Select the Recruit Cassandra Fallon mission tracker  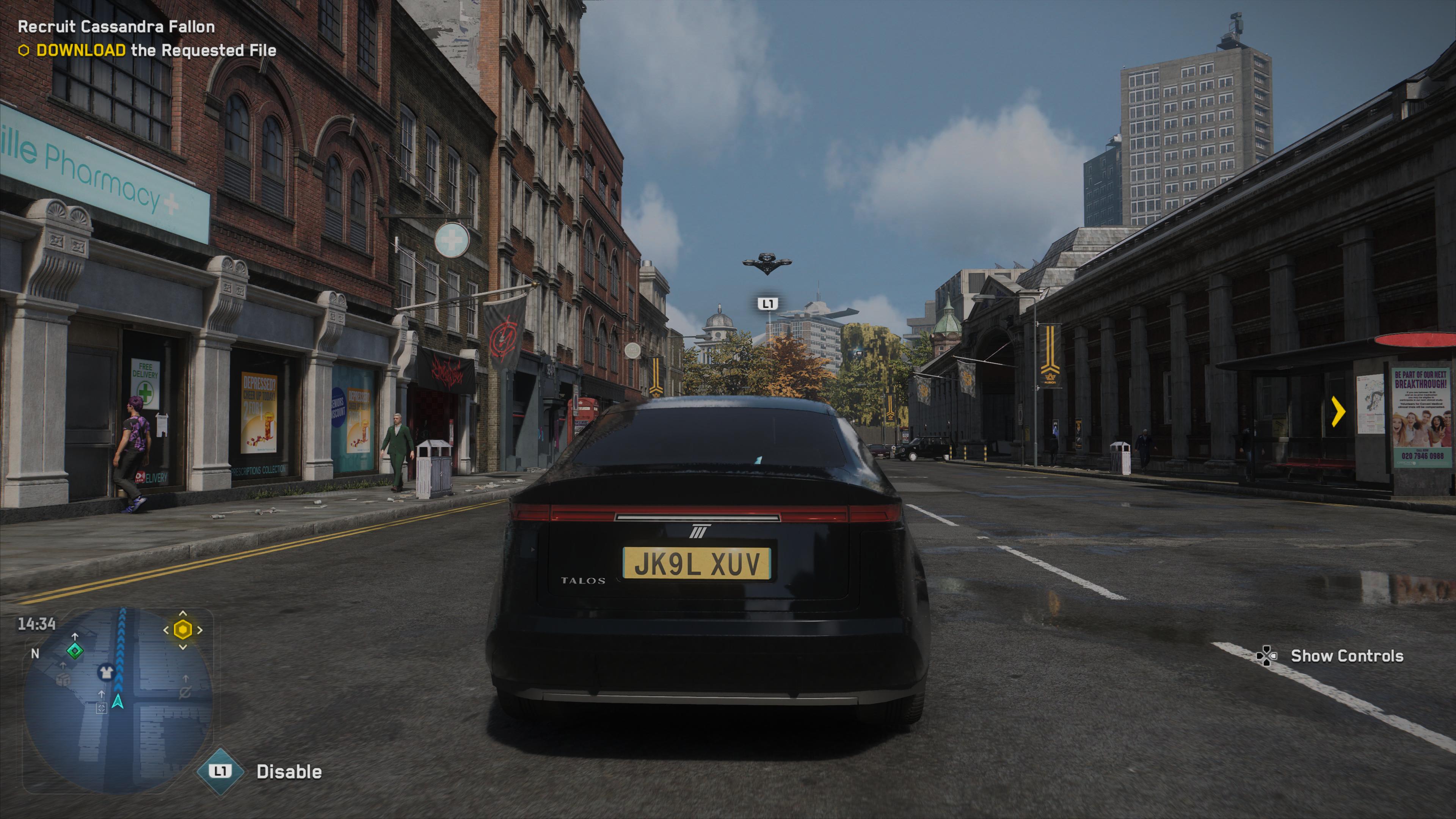point(116,27)
